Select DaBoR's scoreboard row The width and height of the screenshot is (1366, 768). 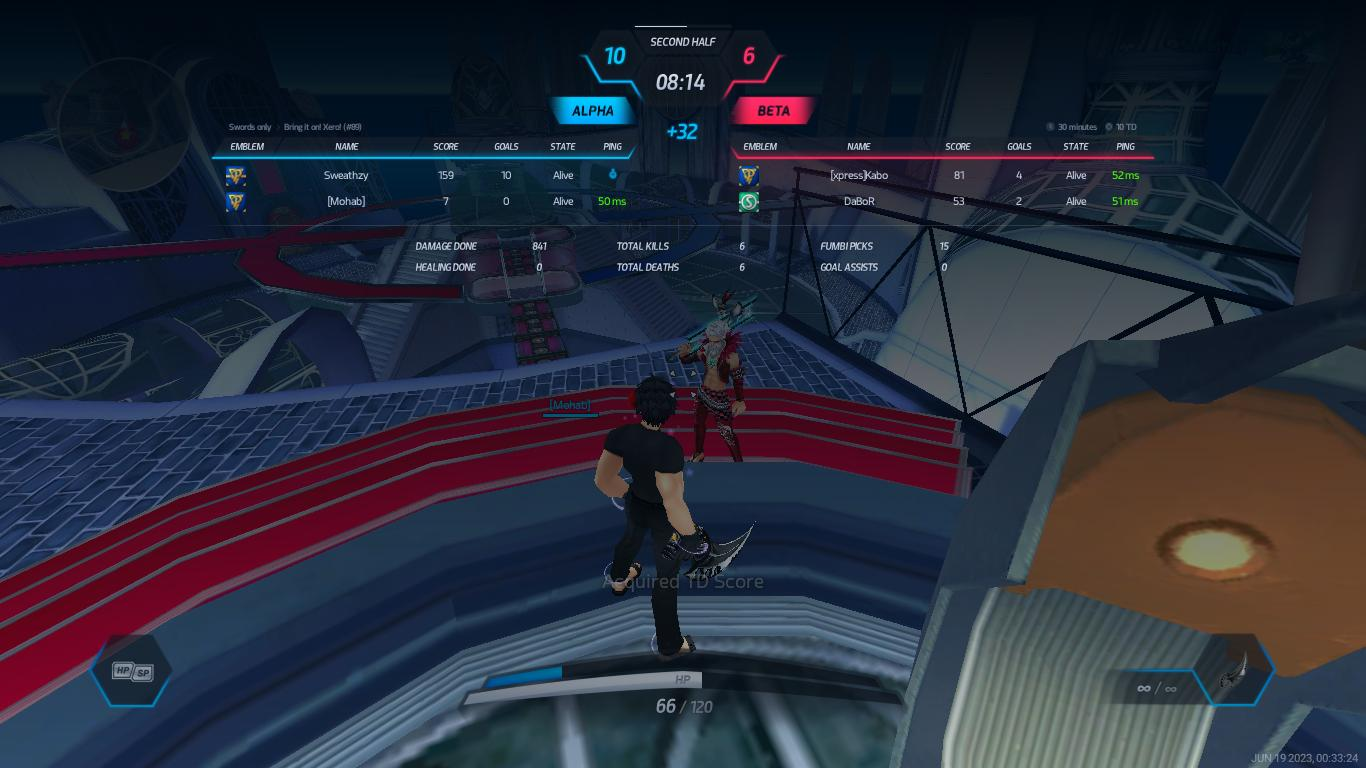859,201
